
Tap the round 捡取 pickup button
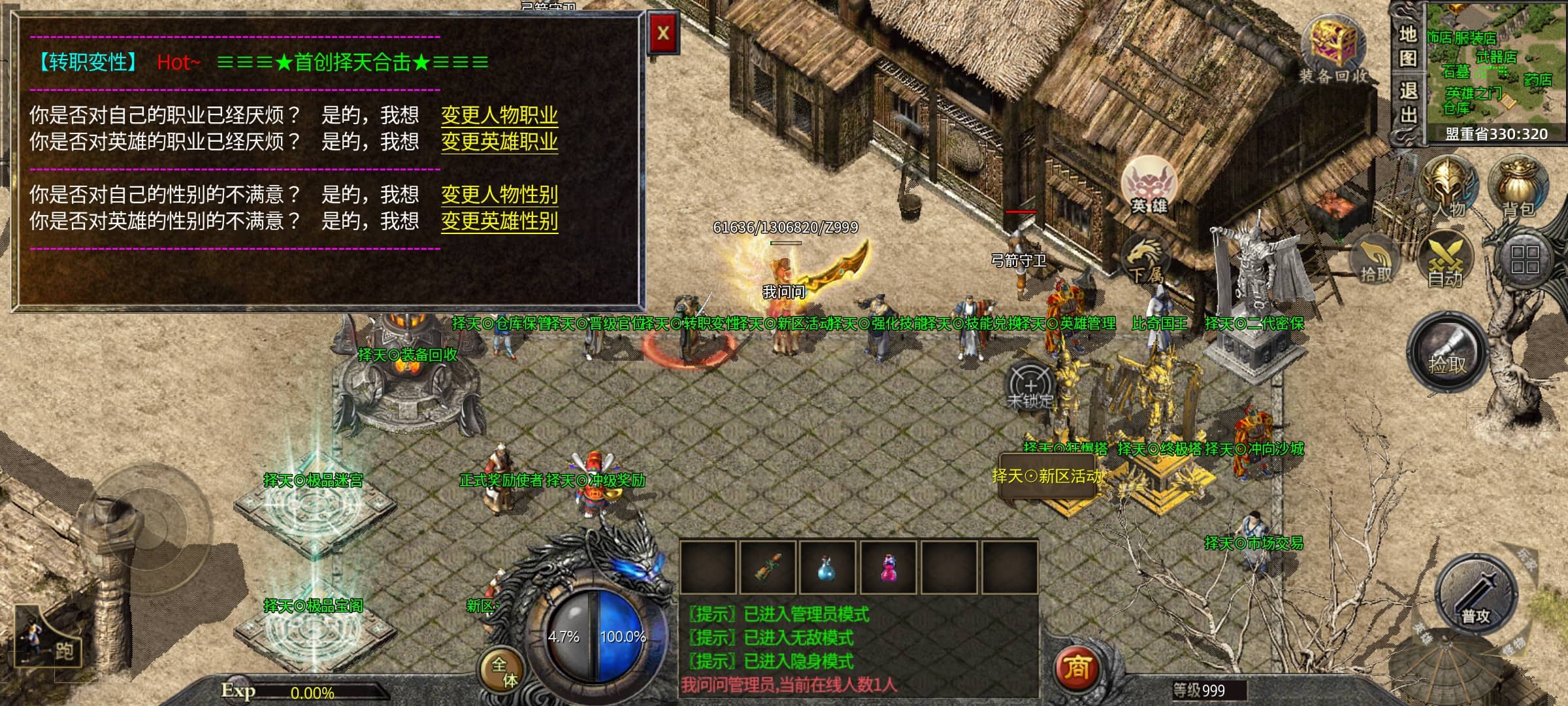1446,354
